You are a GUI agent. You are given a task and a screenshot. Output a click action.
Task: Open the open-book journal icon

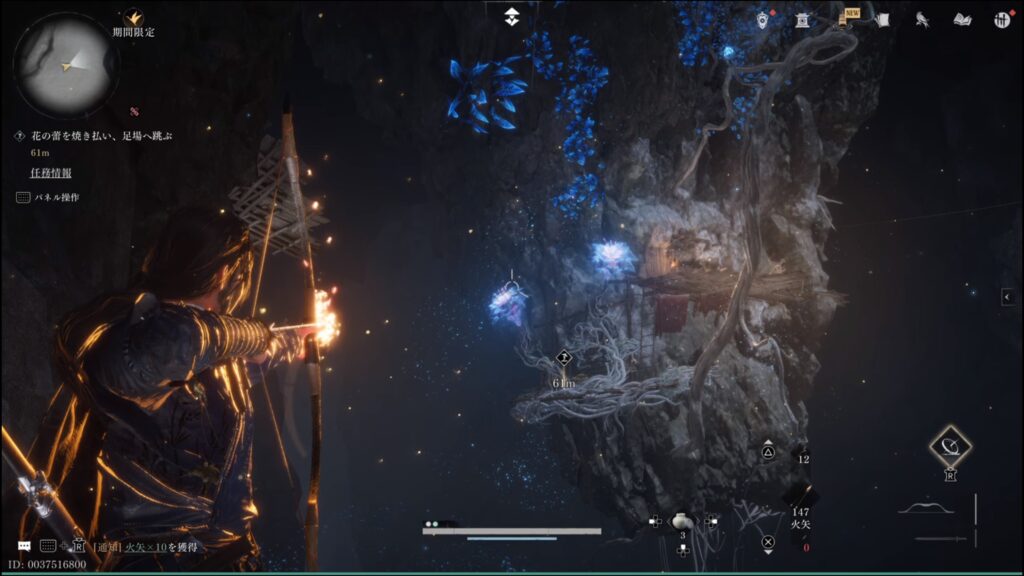tap(962, 20)
